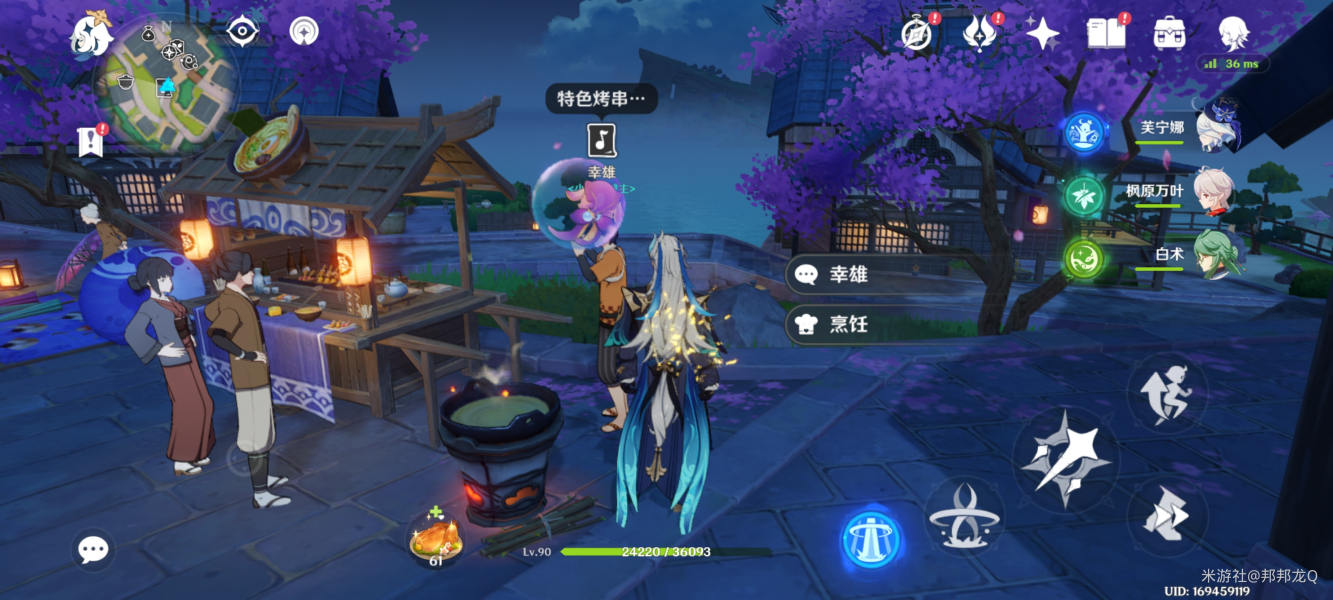Open the events compass icon
The image size is (1333, 600).
[x=916, y=33]
